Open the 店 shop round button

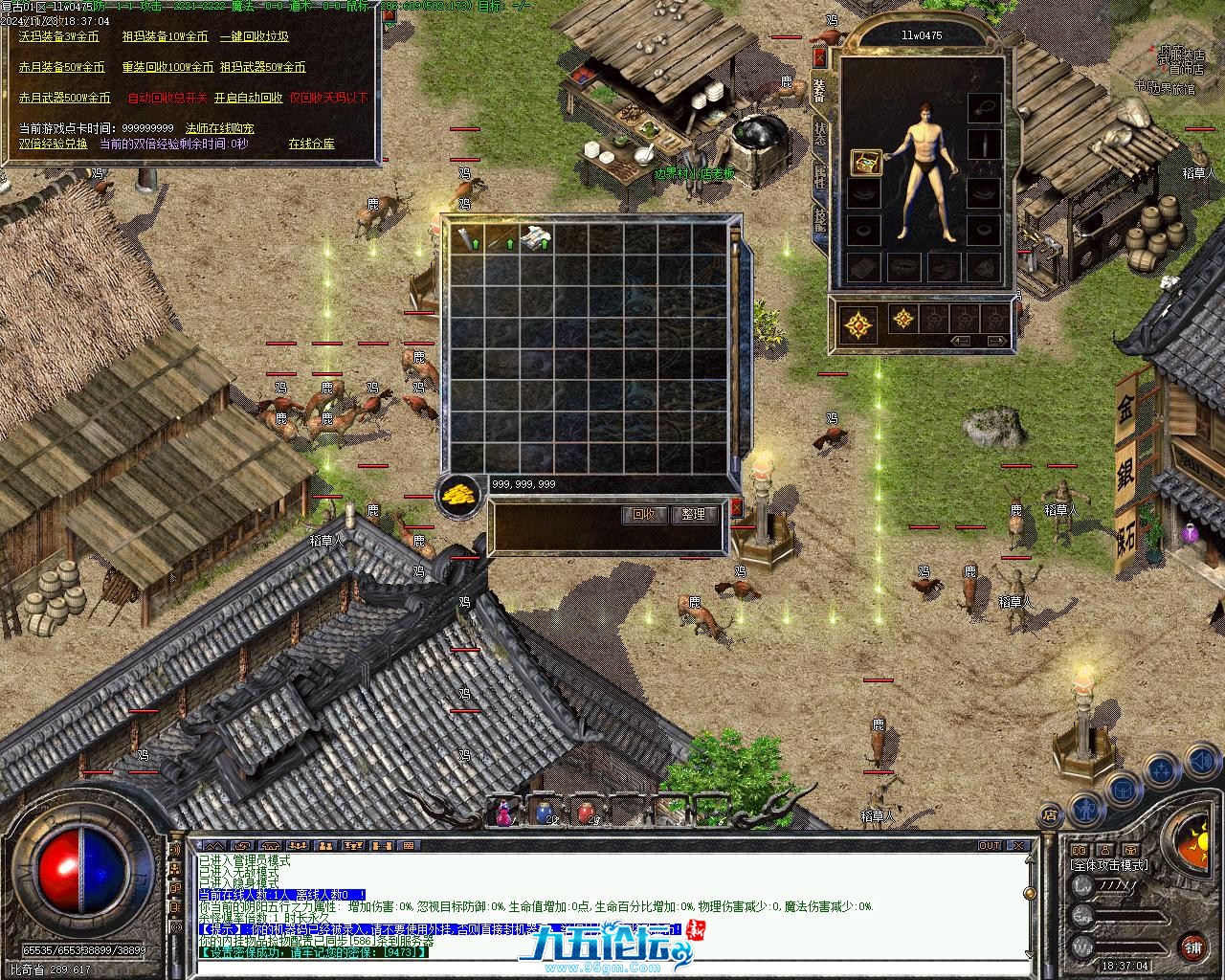(x=1050, y=815)
